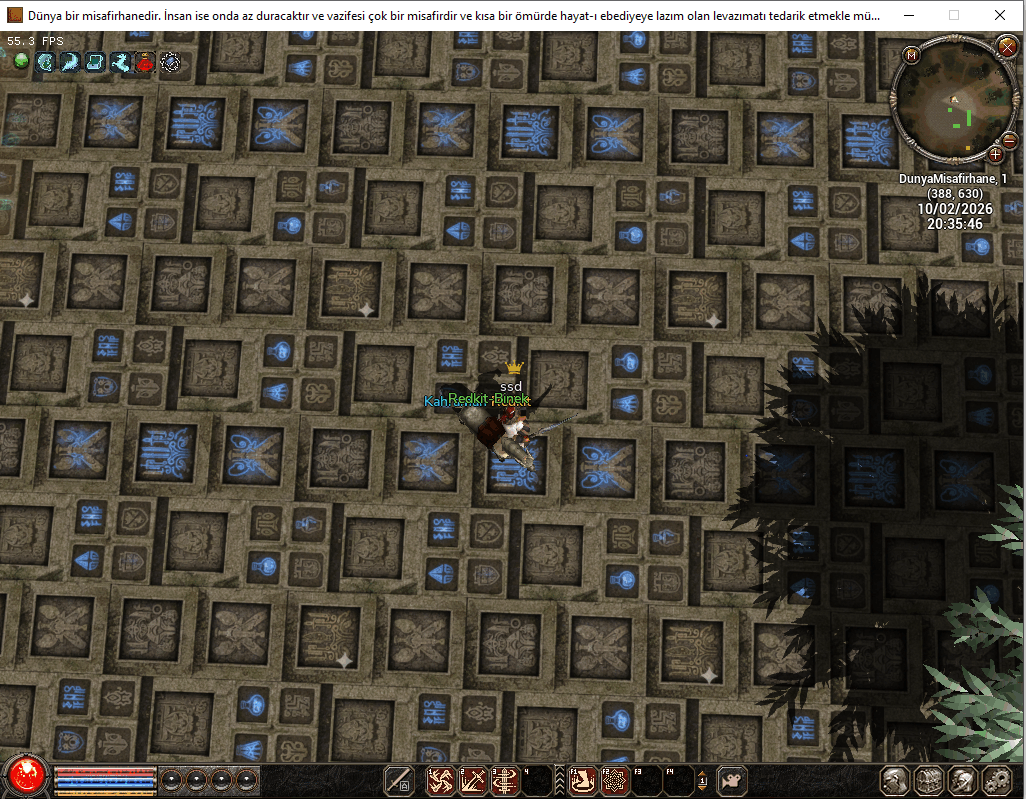Activate the F1 boot dash skill
Screen dimensions: 1026x799
click(582, 780)
